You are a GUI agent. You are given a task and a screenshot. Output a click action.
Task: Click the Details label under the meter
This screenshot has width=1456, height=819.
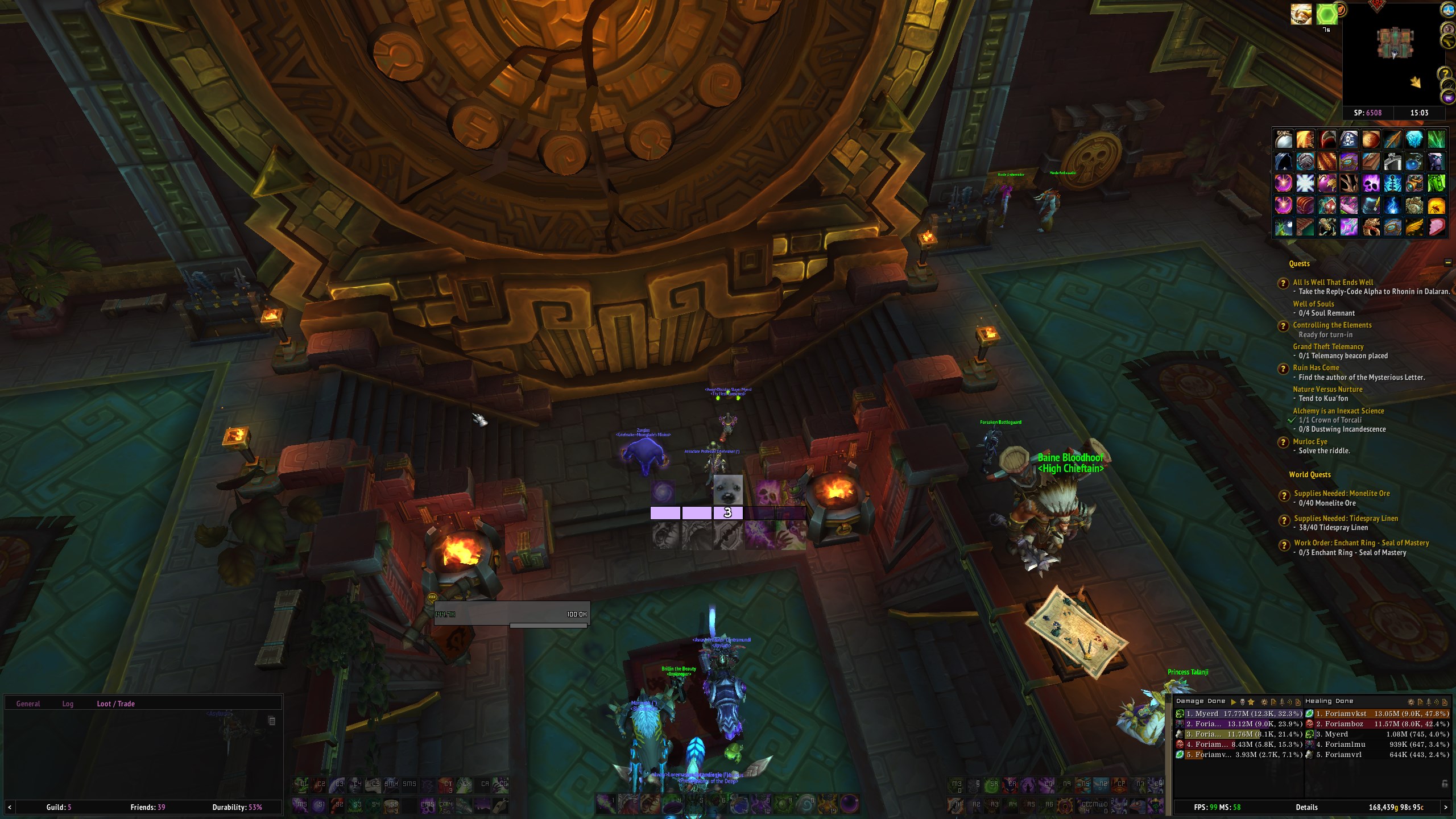tap(1306, 807)
